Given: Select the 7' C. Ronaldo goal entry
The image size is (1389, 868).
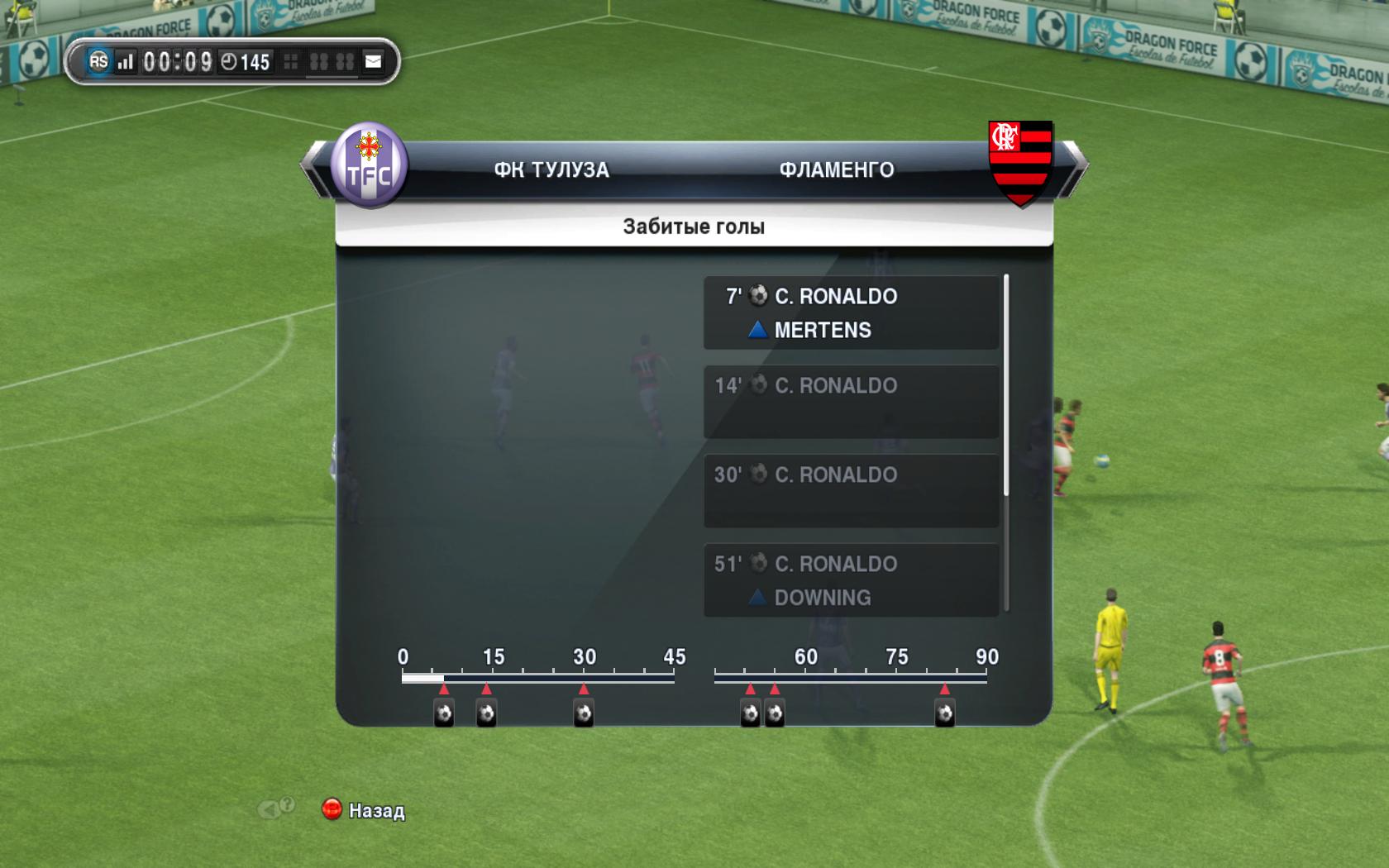Looking at the screenshot, I should [x=851, y=312].
